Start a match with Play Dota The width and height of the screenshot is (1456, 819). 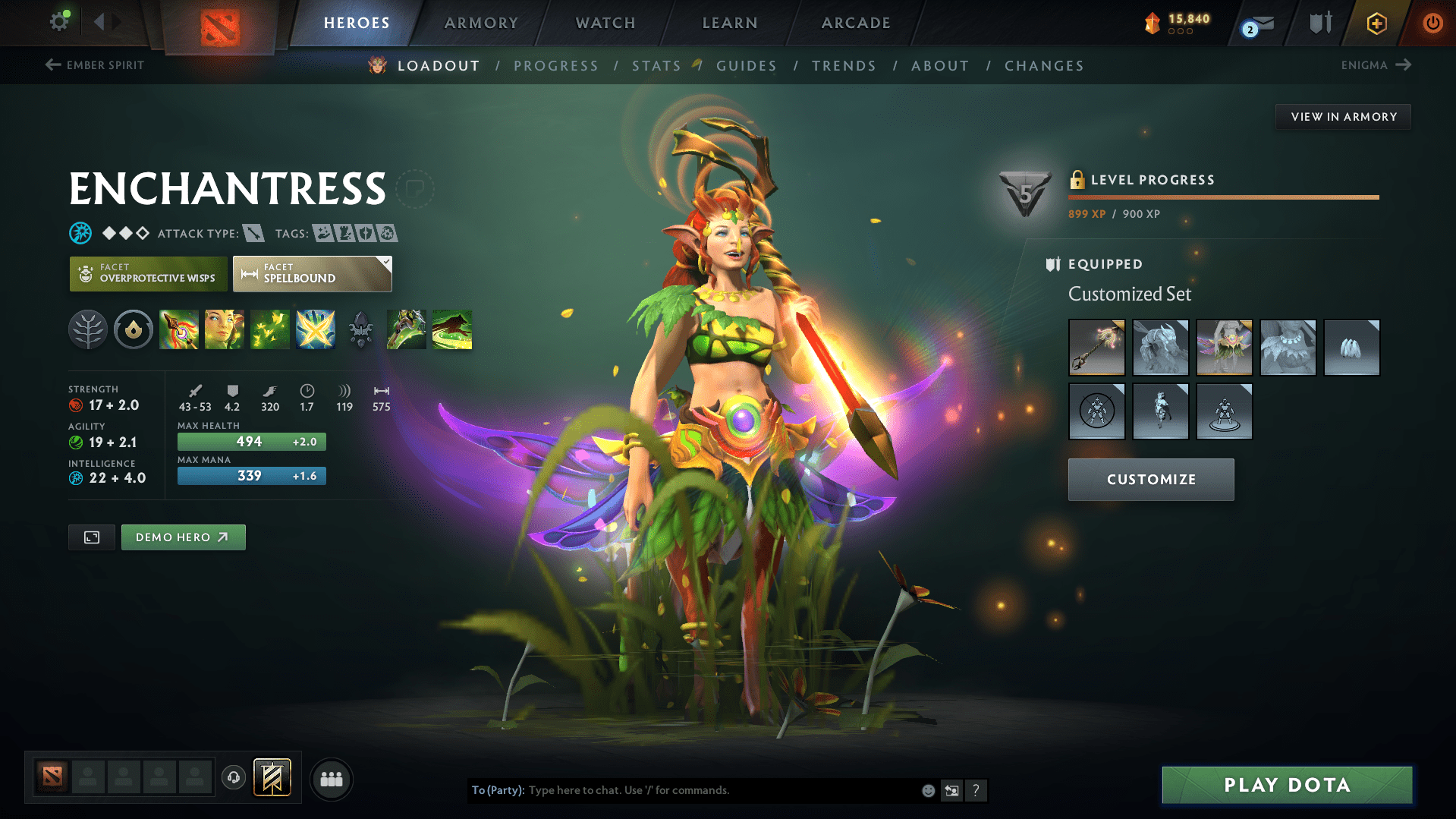click(x=1287, y=785)
